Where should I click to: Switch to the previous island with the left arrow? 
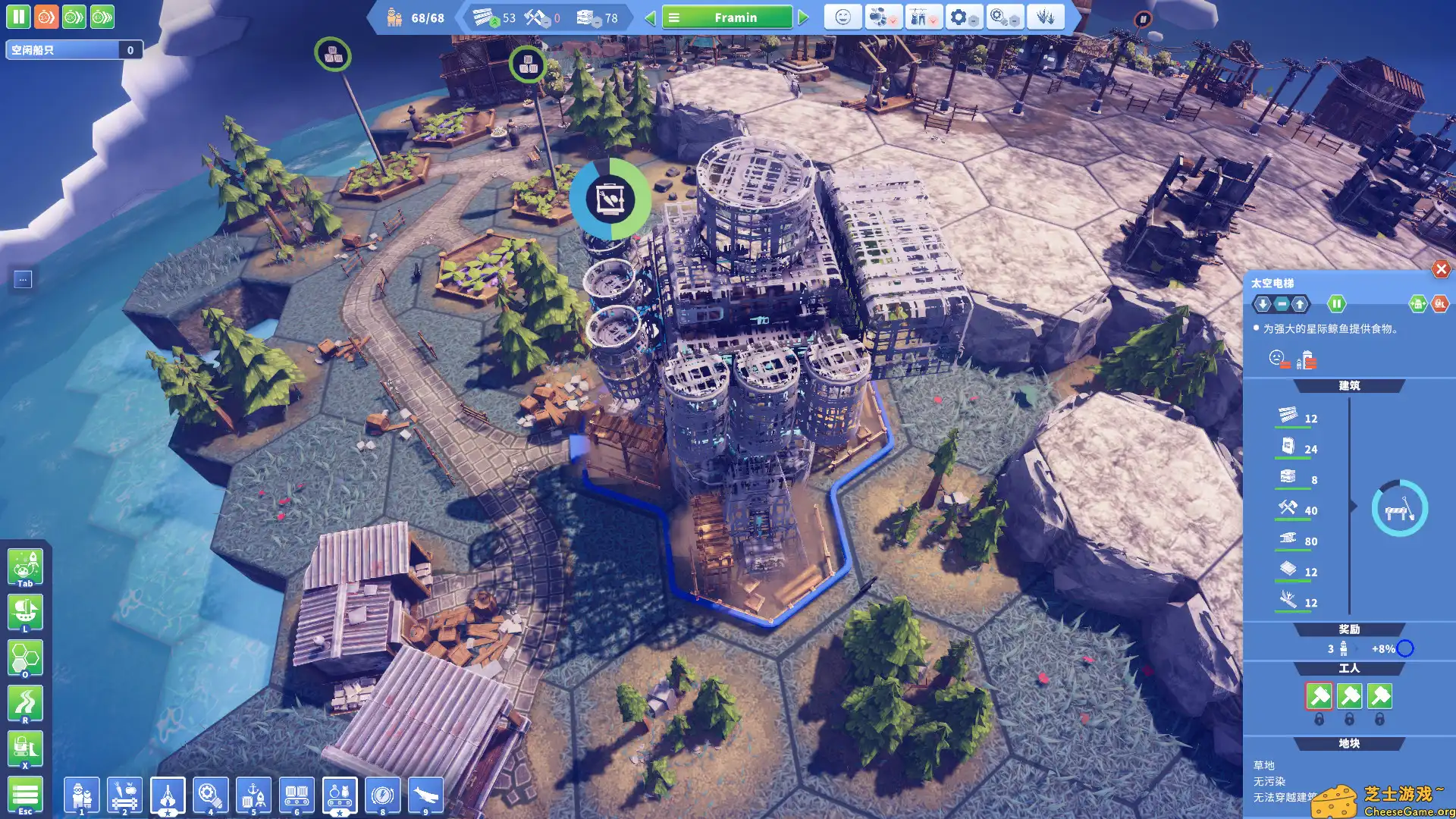[650, 17]
